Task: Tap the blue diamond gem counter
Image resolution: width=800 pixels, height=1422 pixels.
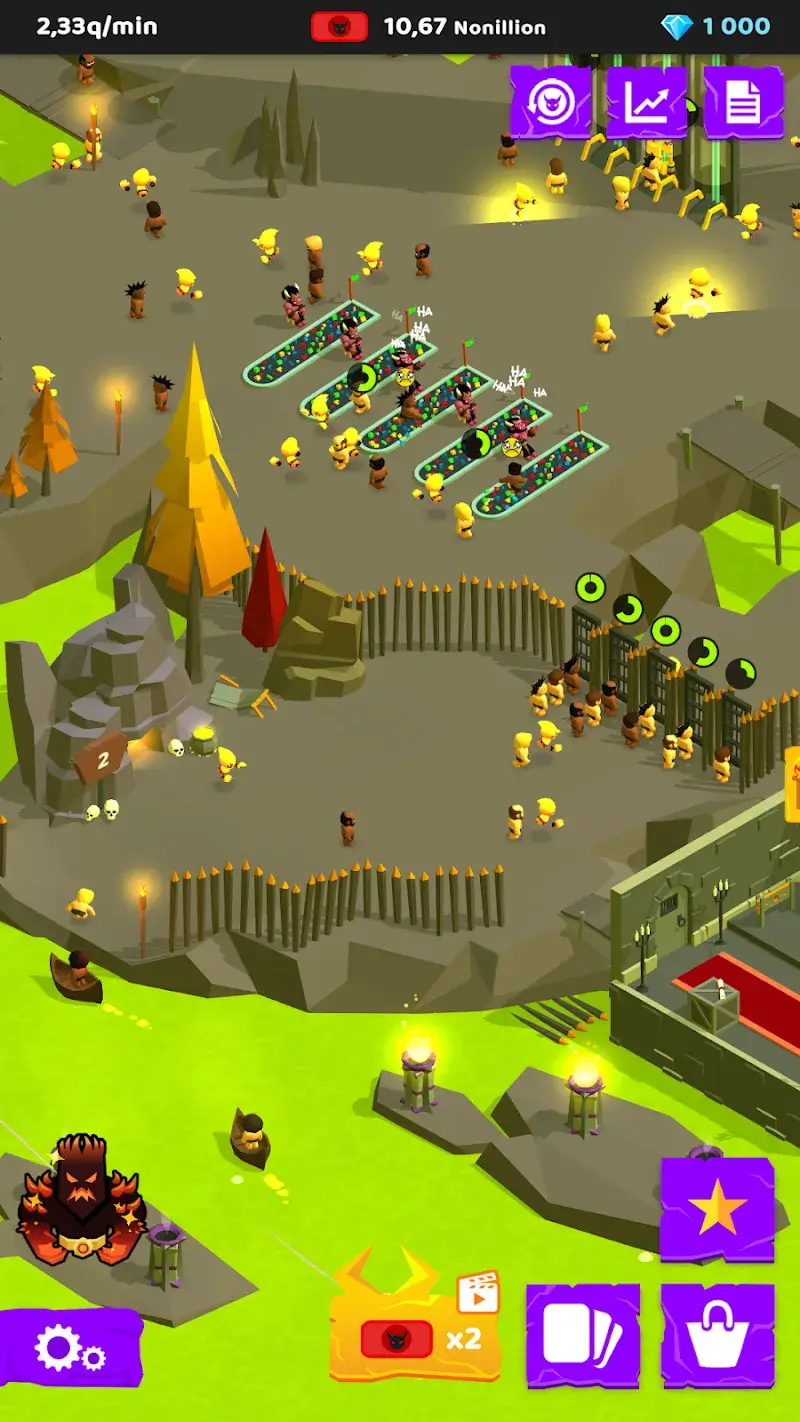Action: point(718,26)
